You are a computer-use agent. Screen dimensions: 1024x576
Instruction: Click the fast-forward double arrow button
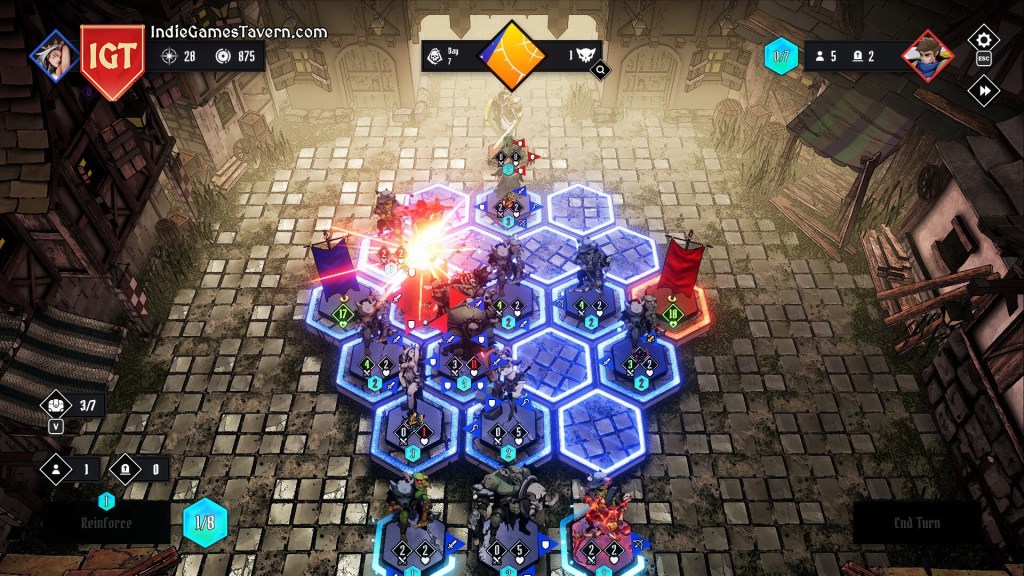click(x=983, y=91)
